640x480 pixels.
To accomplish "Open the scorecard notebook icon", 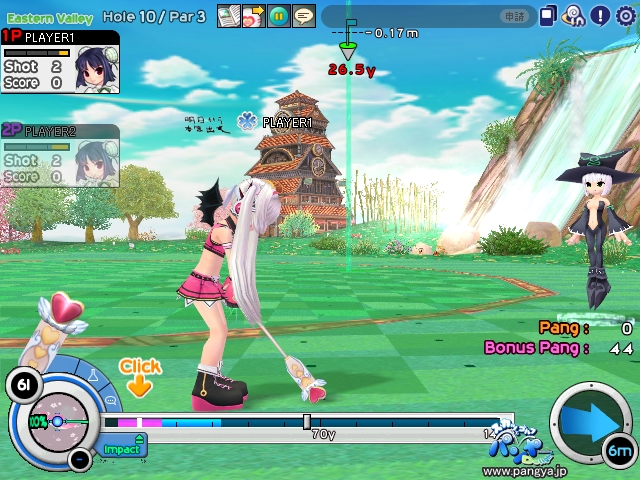I will click(x=229, y=16).
